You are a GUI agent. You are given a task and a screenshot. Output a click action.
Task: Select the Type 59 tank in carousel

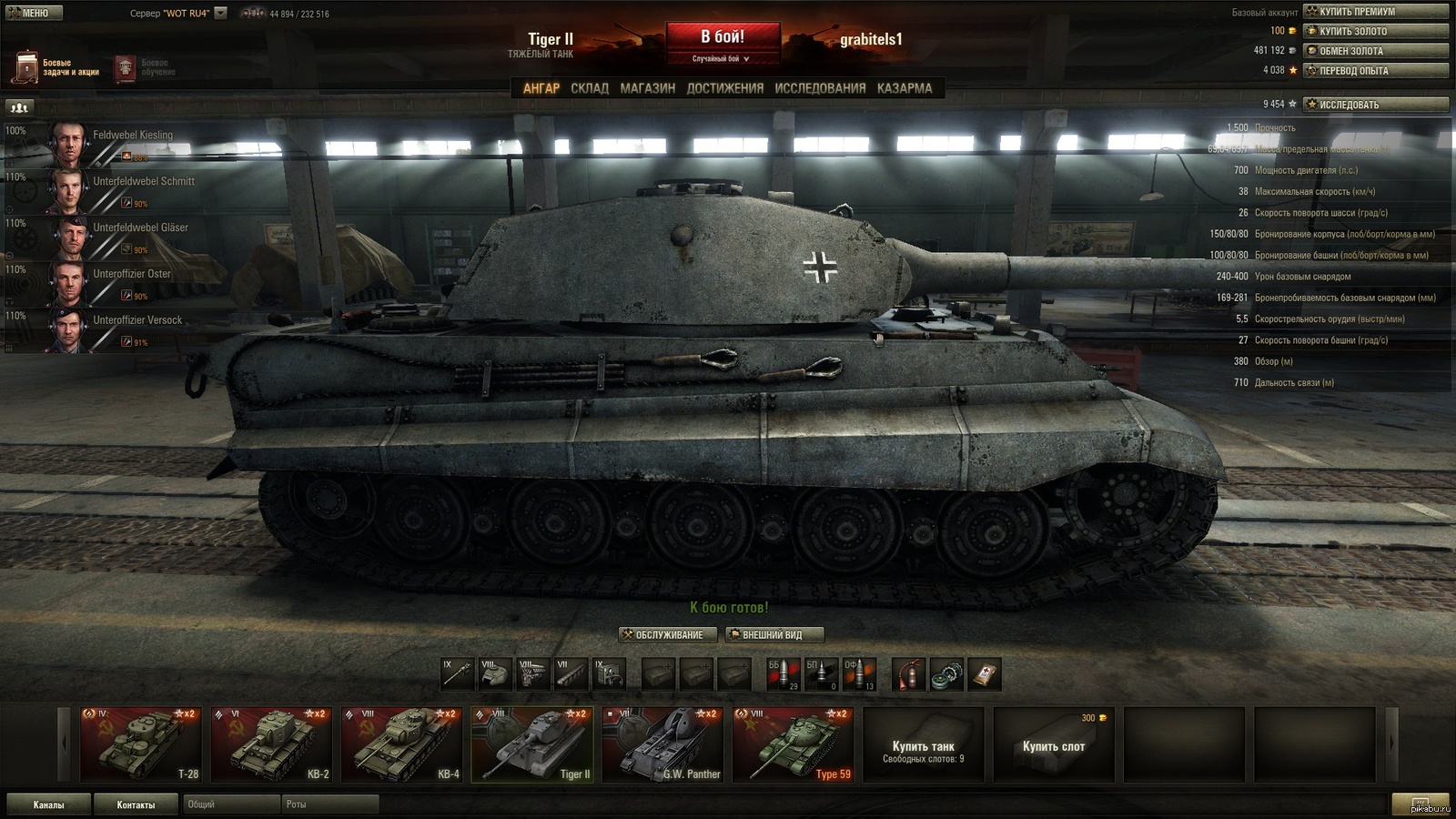tap(793, 744)
